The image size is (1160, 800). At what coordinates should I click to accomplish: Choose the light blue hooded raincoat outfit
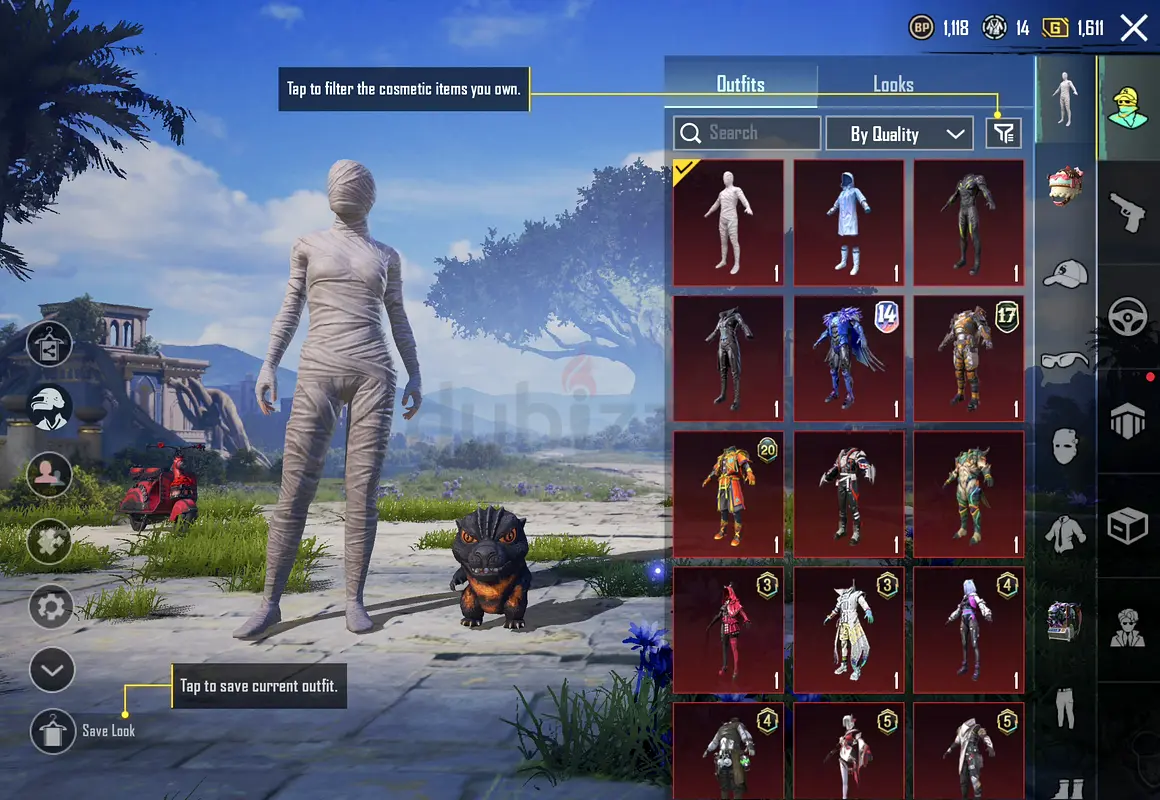pyautogui.click(x=848, y=223)
